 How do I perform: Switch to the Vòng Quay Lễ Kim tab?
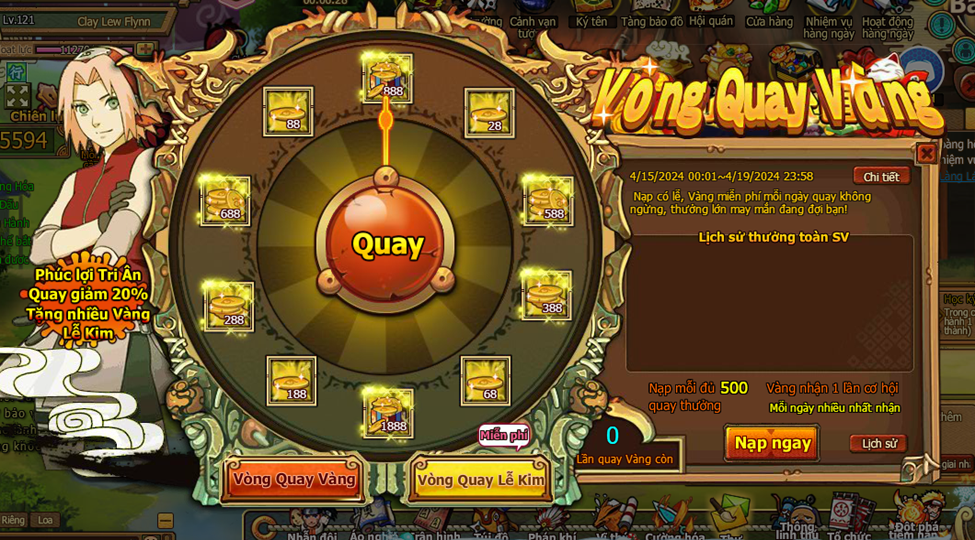point(481,480)
